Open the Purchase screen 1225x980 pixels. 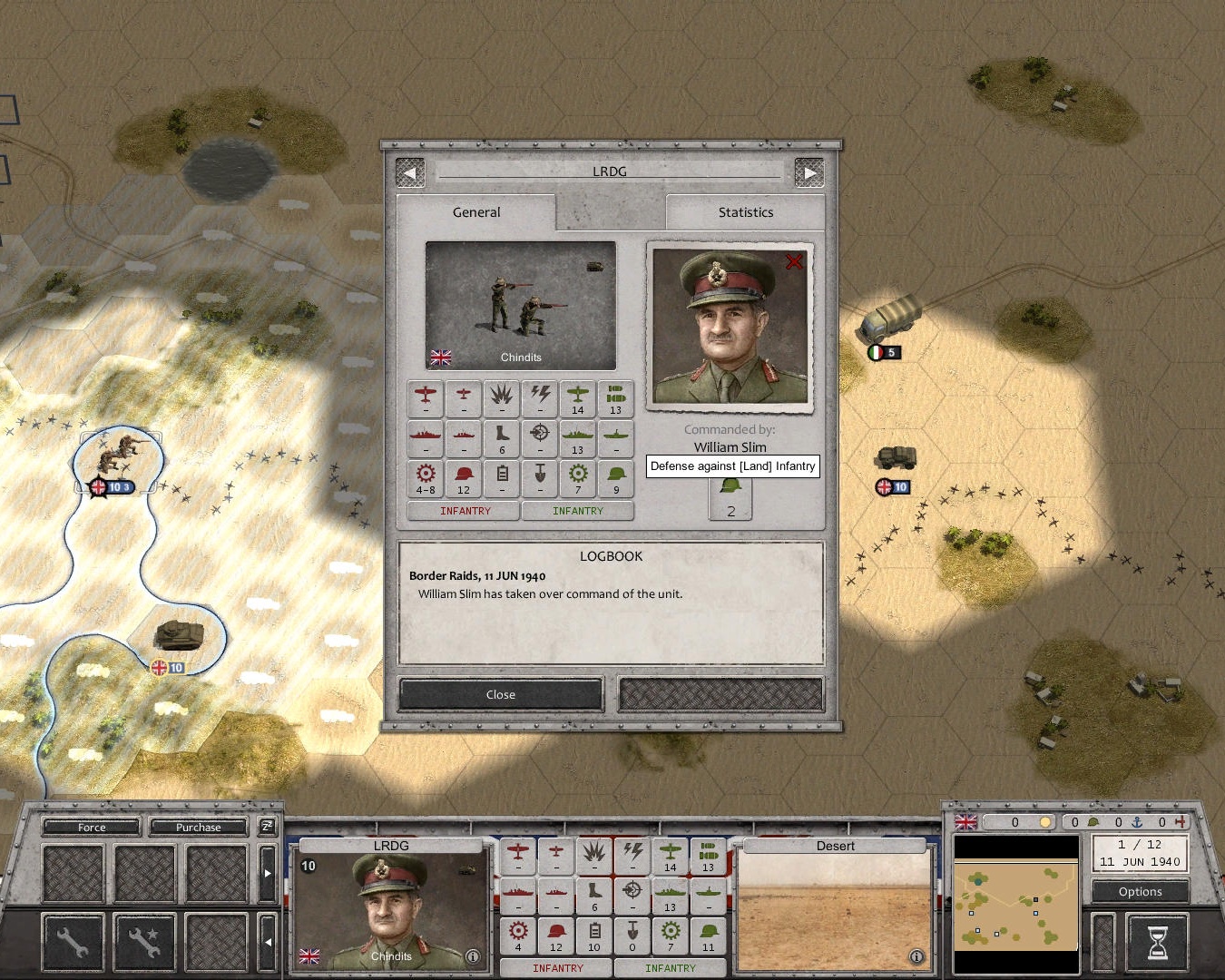click(197, 827)
